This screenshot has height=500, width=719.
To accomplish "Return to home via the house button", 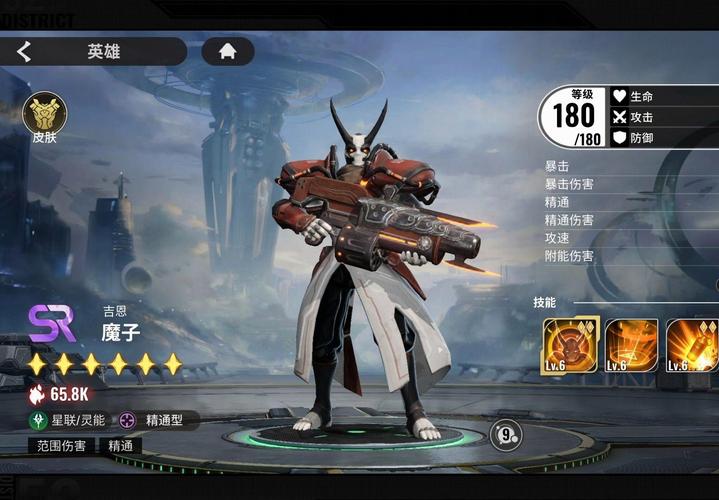I will 228,51.
